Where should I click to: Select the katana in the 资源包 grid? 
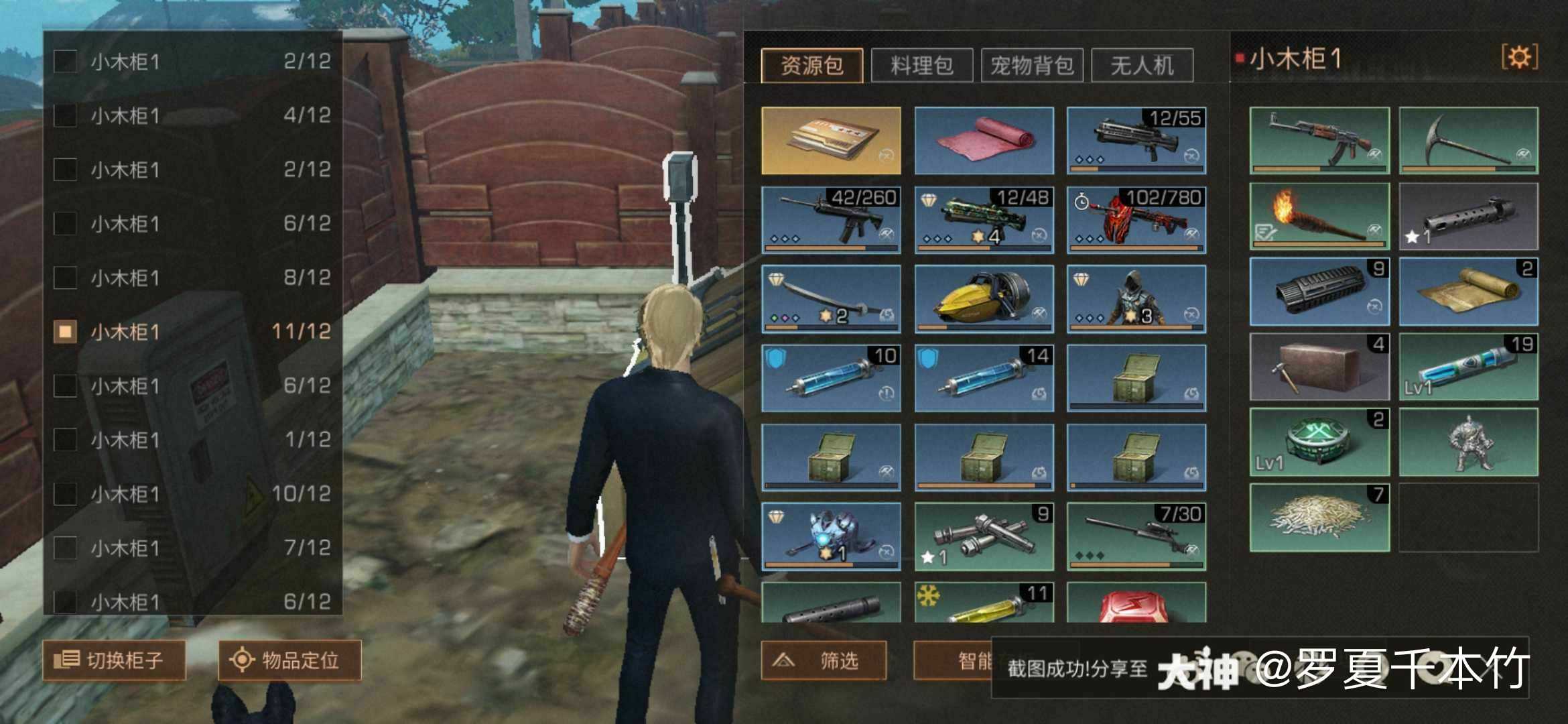pyautogui.click(x=831, y=300)
